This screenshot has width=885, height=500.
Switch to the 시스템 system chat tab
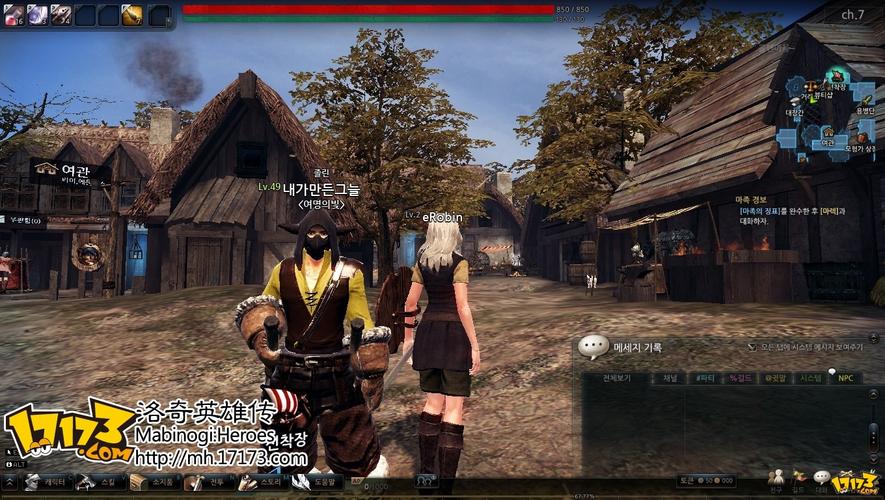pyautogui.click(x=811, y=378)
